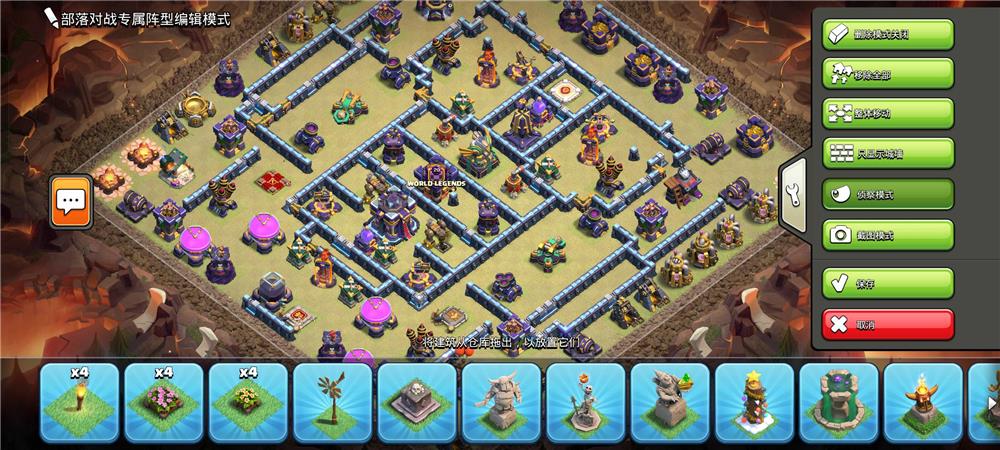Choose the star-topped festive tree decoration

pyautogui.click(x=754, y=402)
